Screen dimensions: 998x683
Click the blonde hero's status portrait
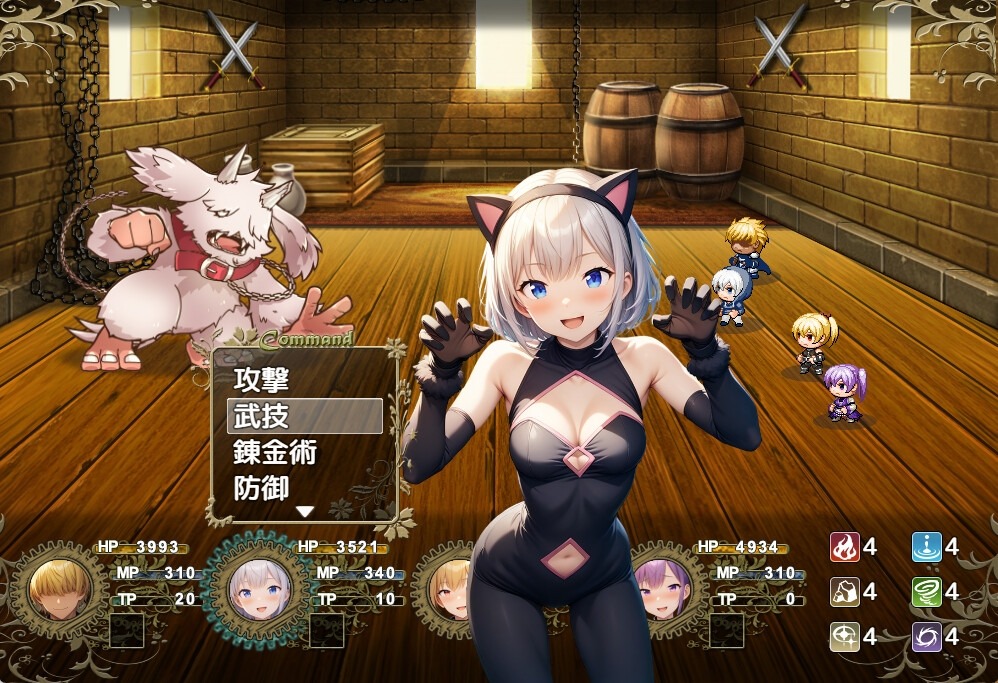click(59, 590)
